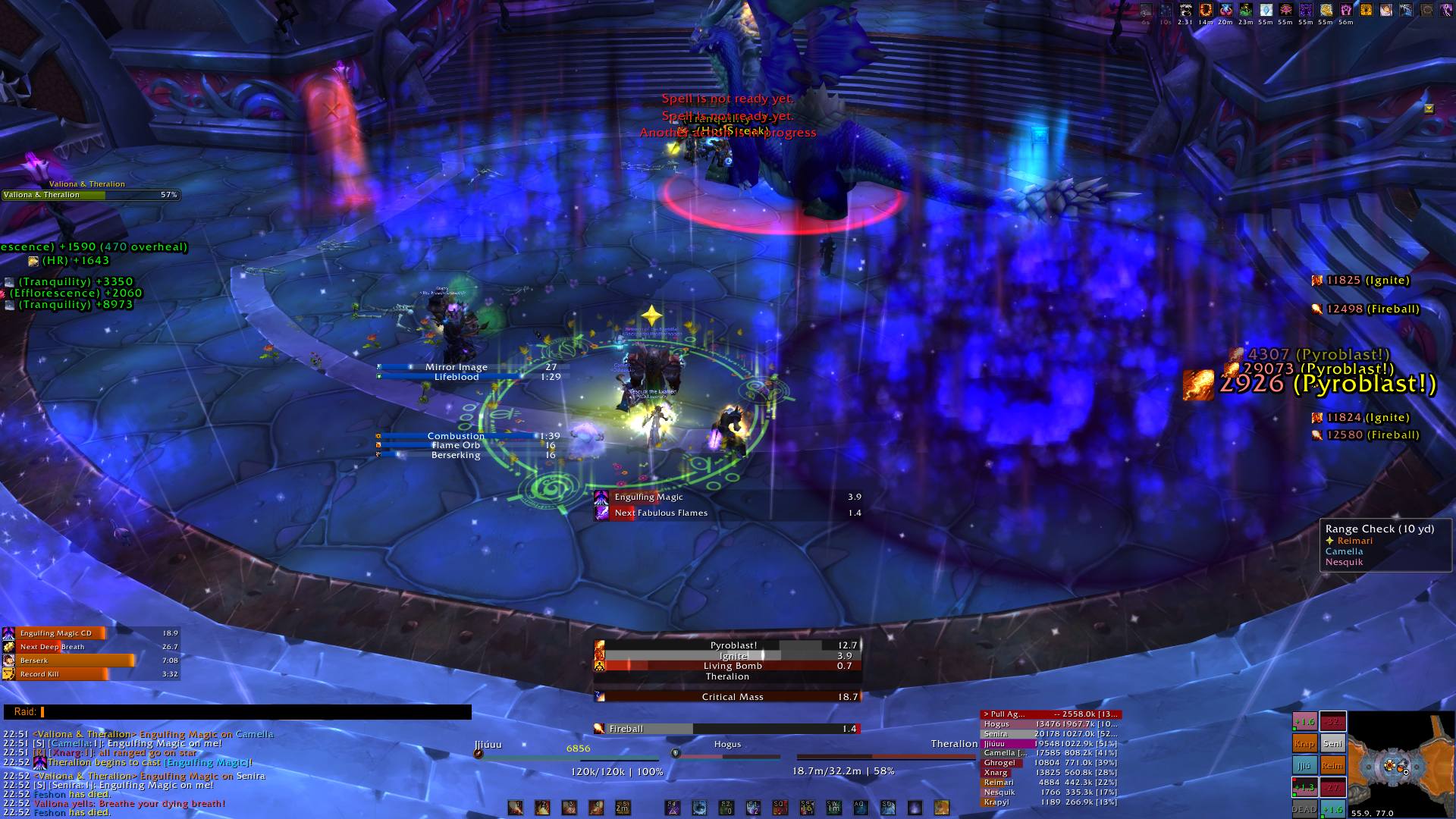Click the 23m green buff icon
The image size is (1456, 819).
[1246, 11]
